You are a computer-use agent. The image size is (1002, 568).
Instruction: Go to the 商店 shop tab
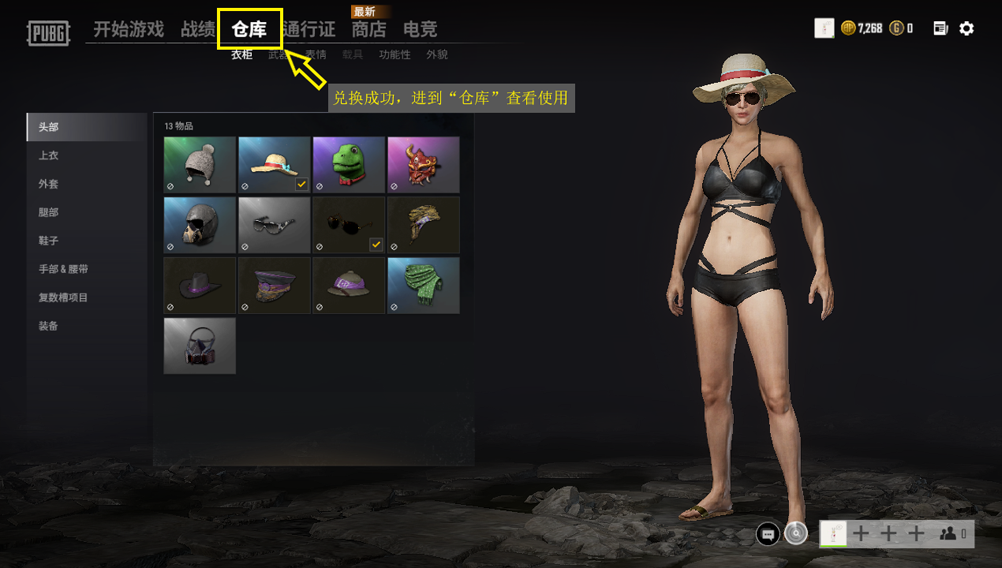pyautogui.click(x=368, y=29)
